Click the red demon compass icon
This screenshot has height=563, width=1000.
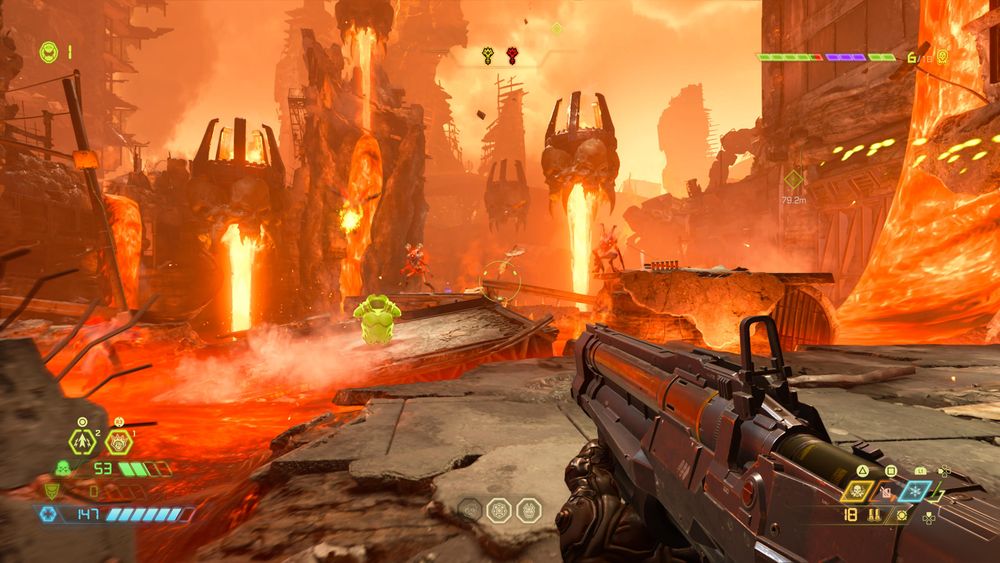[512, 55]
